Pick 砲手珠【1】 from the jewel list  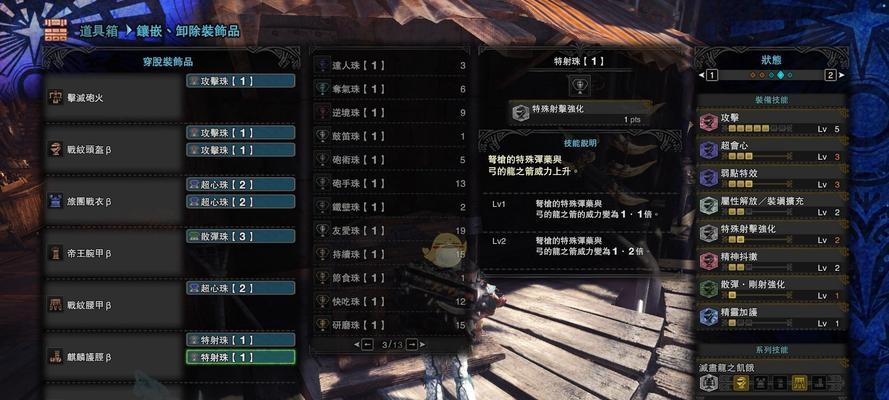pos(392,183)
